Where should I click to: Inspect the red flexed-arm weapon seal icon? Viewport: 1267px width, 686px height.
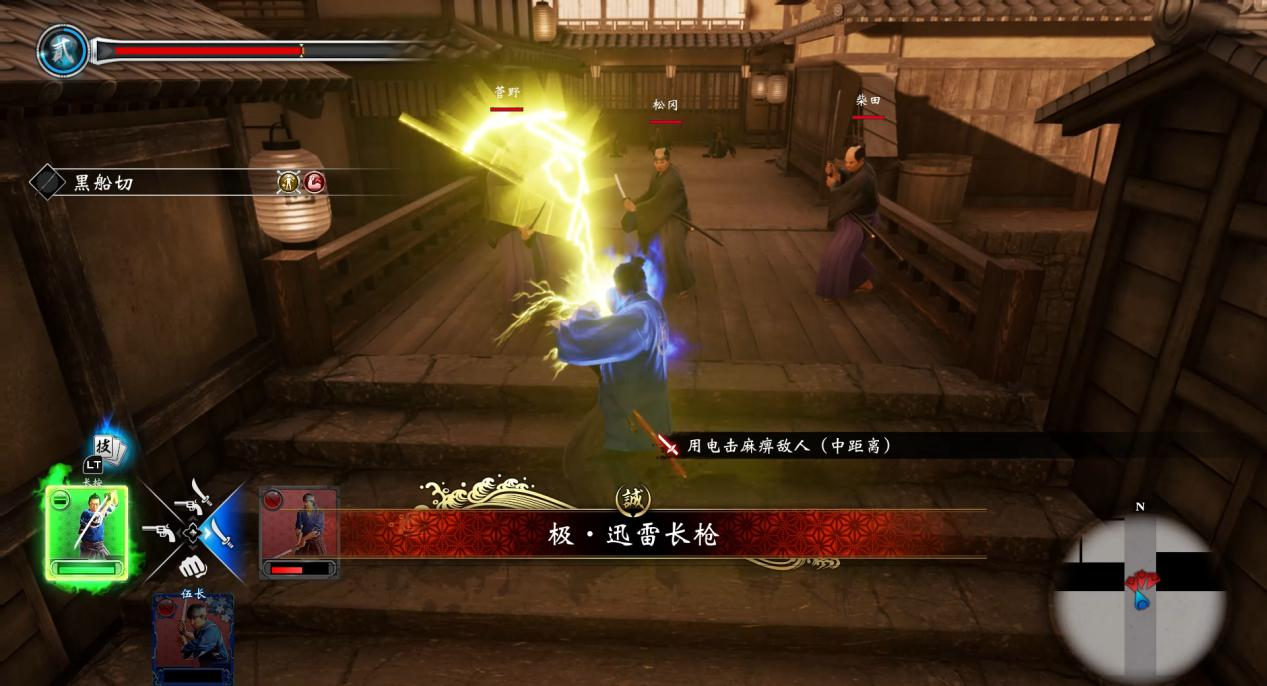point(314,182)
